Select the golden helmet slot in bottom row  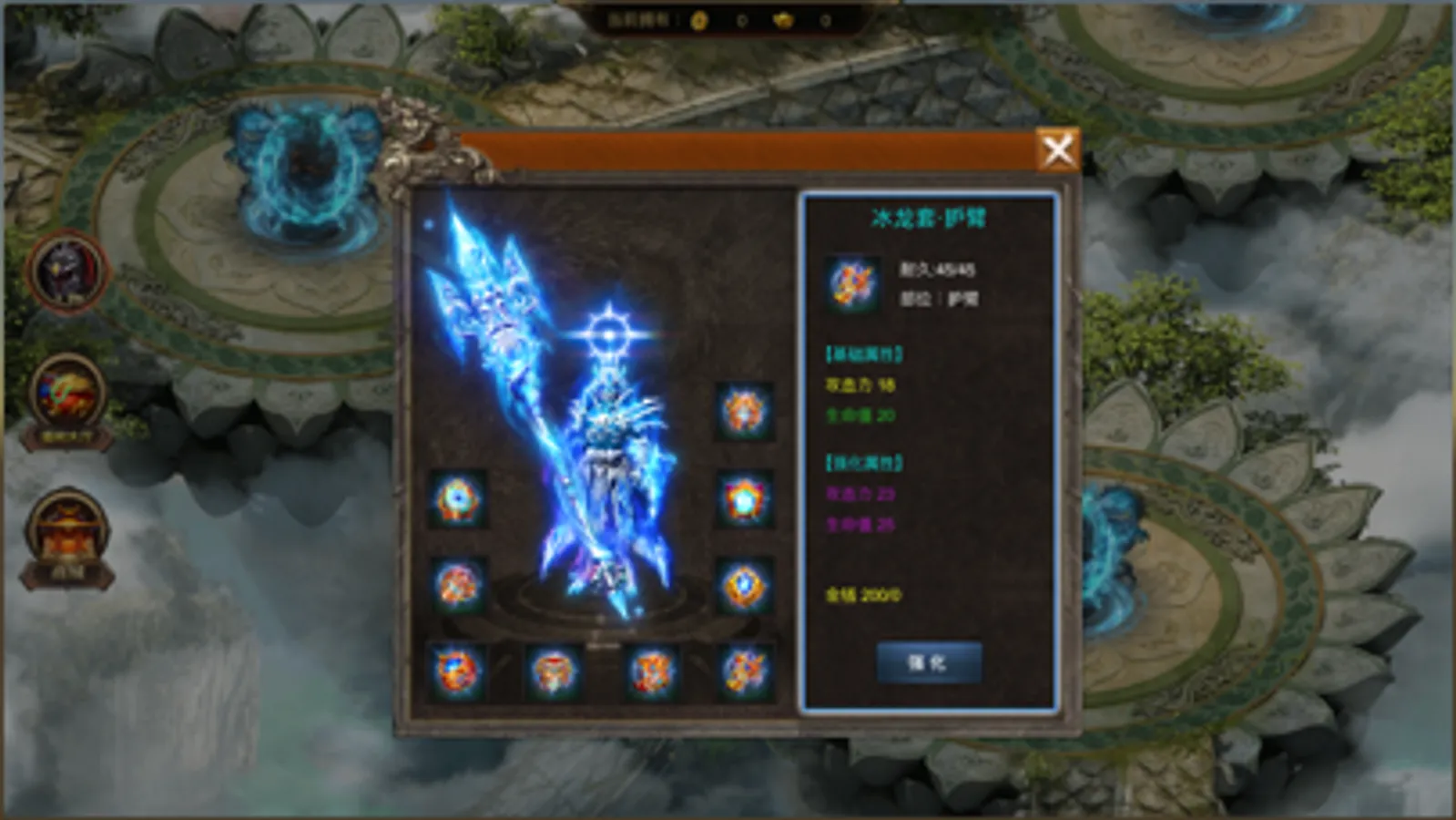pos(554,671)
